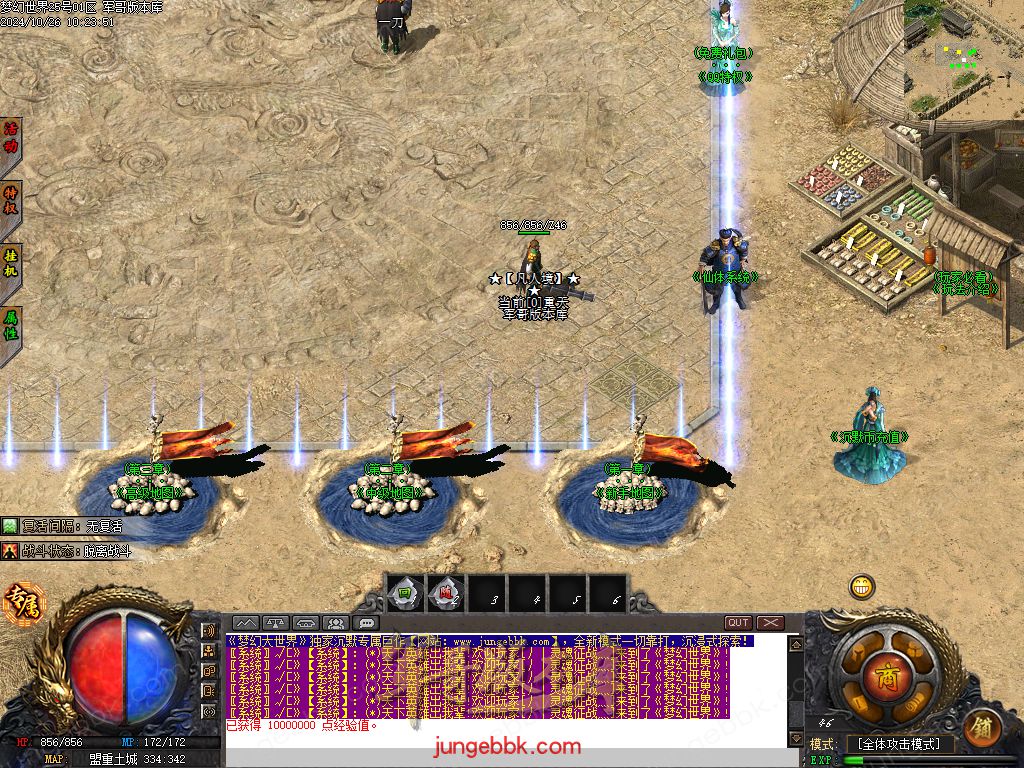Toggle the sound waves chat channel icon
The image size is (1024, 768).
coord(209,631)
